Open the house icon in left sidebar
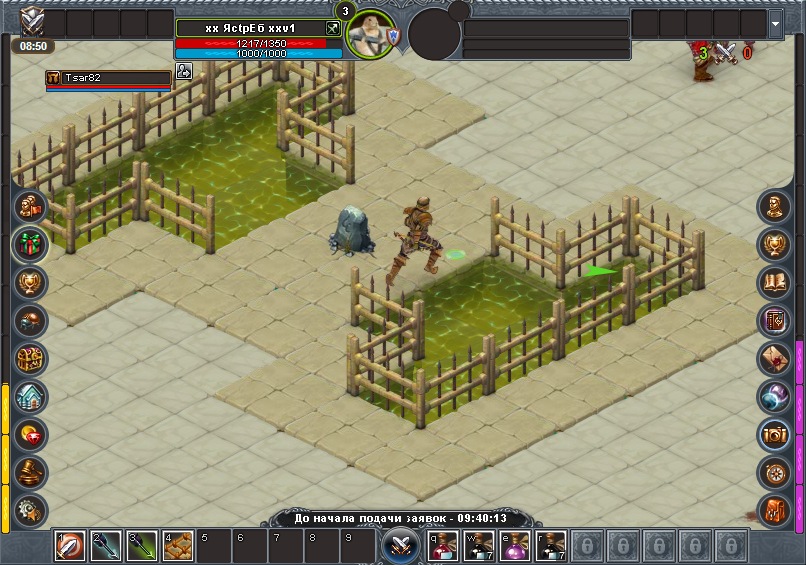This screenshot has height=565, width=806. click(x=30, y=396)
